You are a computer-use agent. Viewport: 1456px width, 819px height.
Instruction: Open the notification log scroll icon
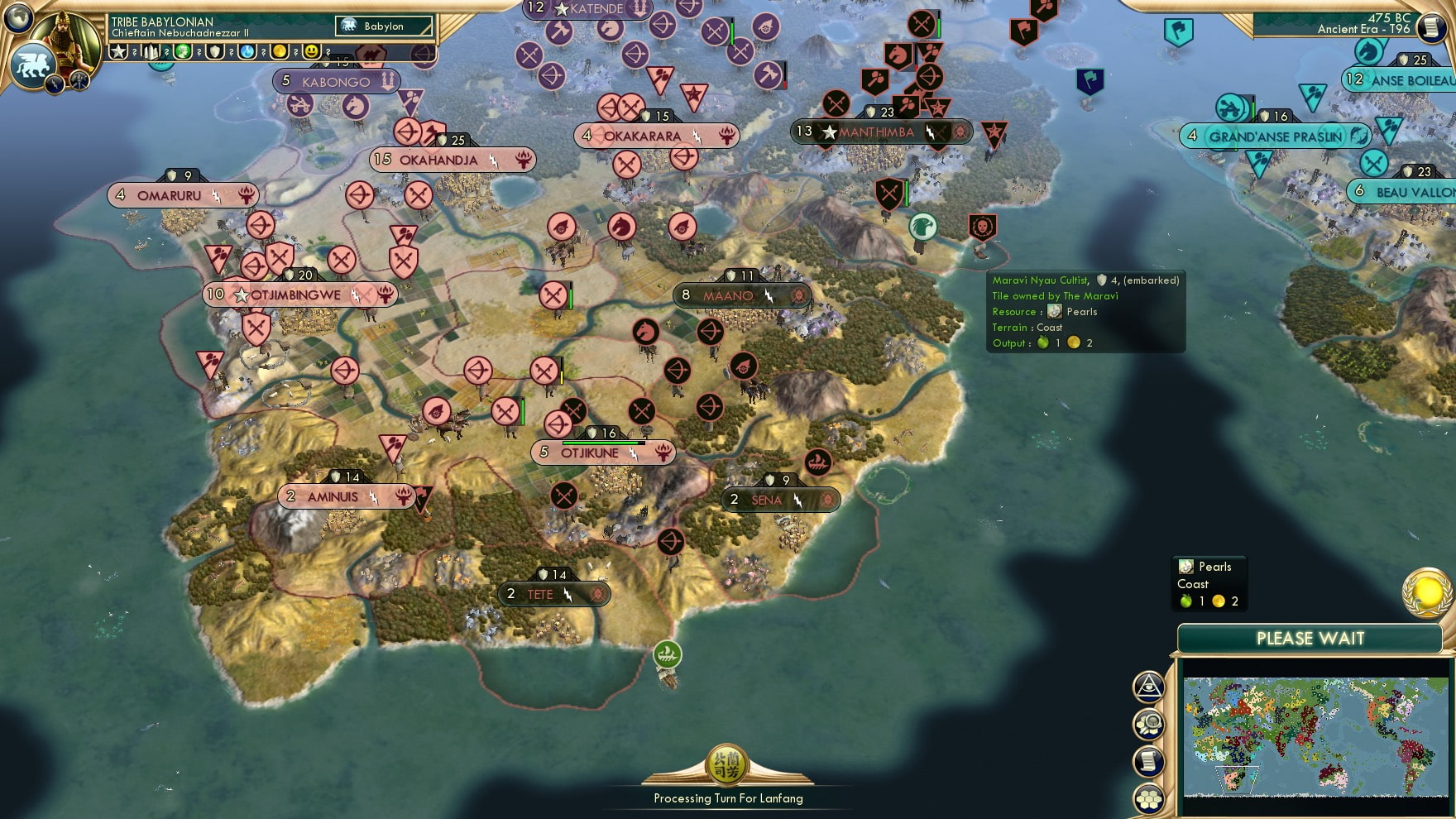(x=1149, y=760)
